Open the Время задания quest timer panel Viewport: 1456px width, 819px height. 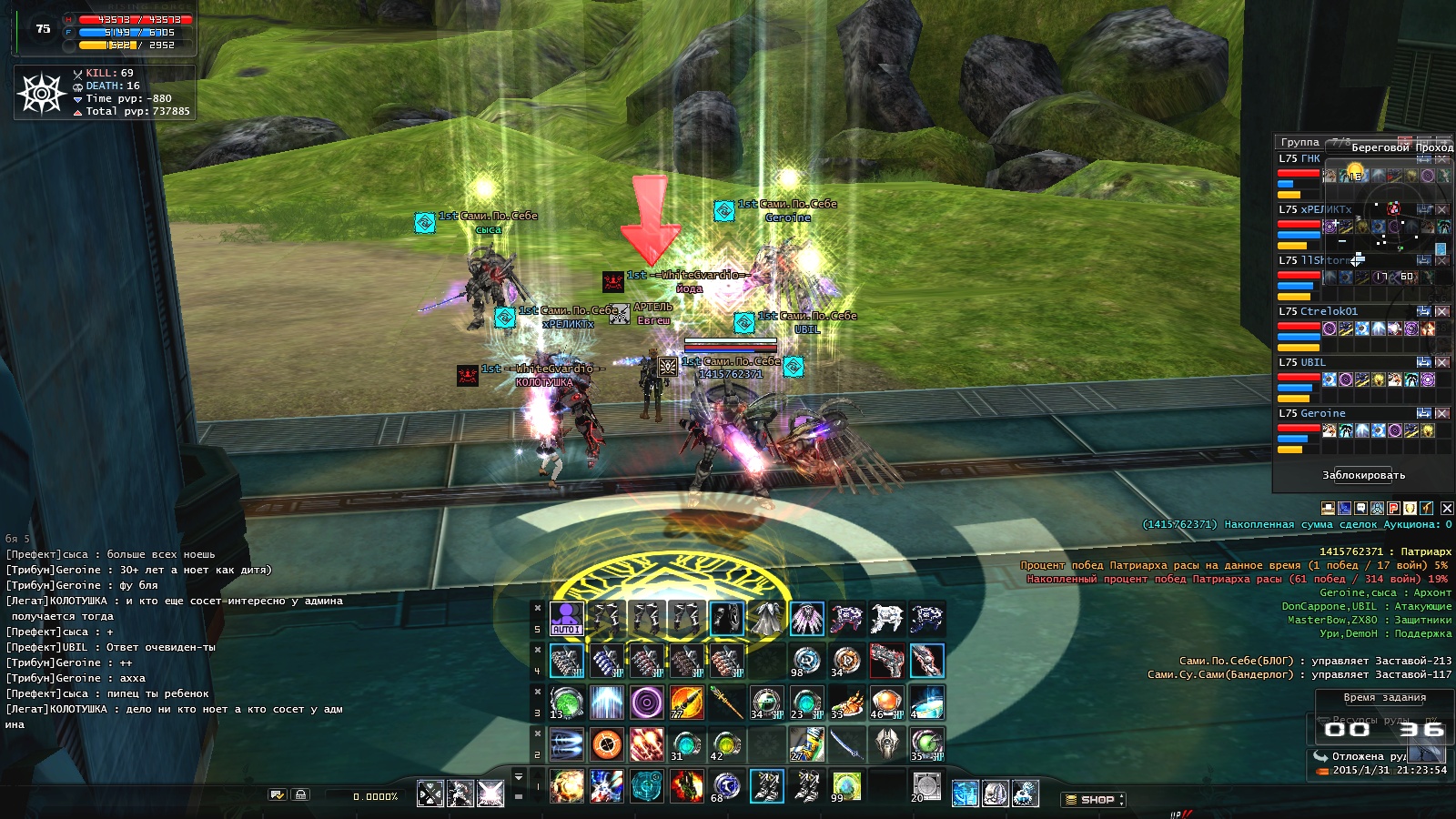(1384, 698)
